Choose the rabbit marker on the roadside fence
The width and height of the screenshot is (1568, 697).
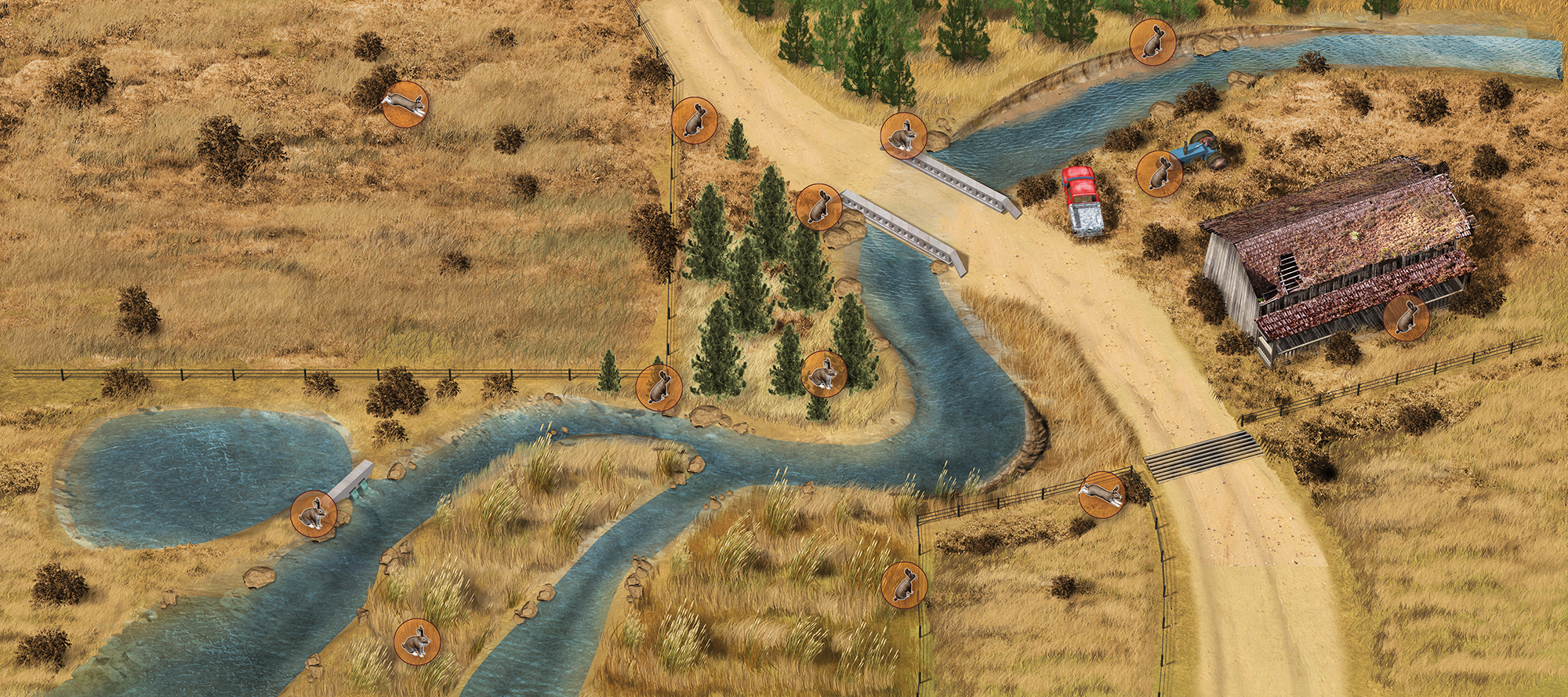click(694, 120)
